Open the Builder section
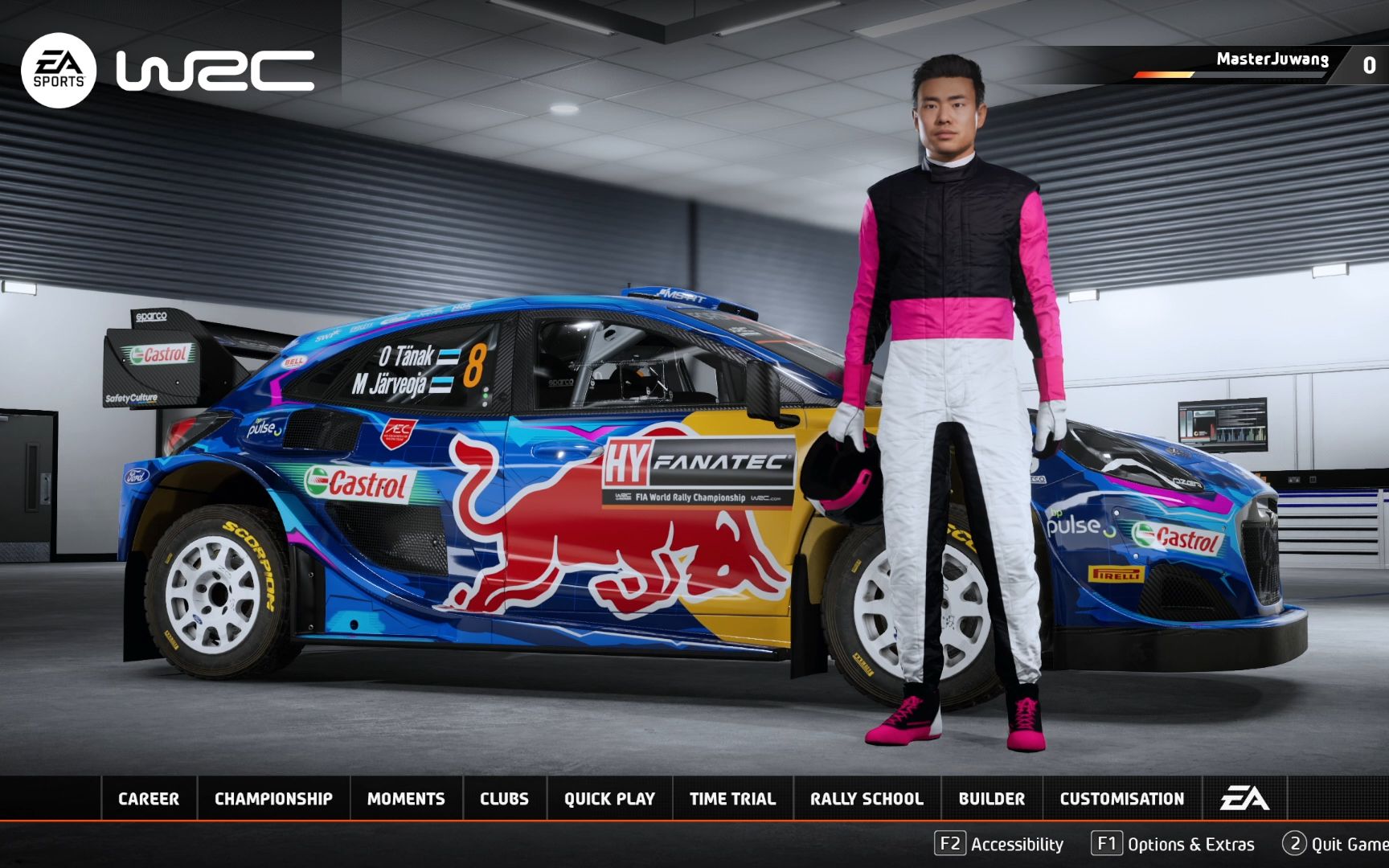 (x=992, y=799)
